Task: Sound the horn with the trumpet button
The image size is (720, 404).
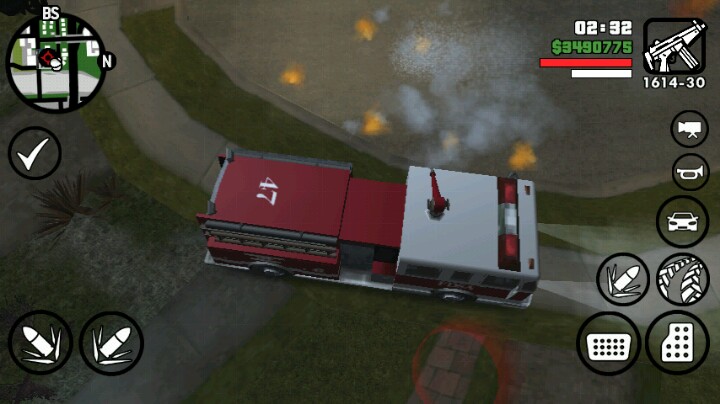Action: pyautogui.click(x=690, y=172)
